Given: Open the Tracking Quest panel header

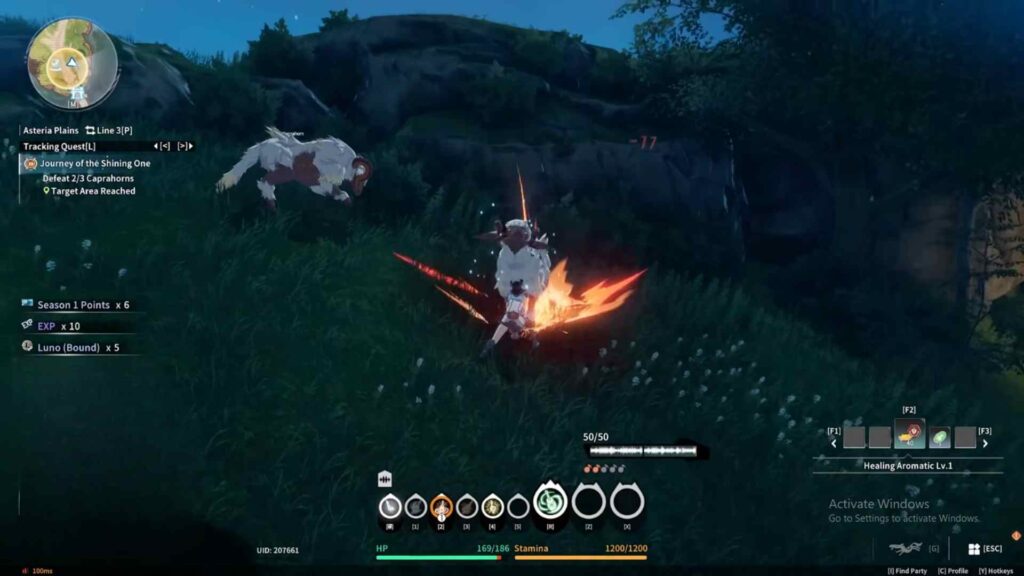Looking at the screenshot, I should pyautogui.click(x=59, y=146).
